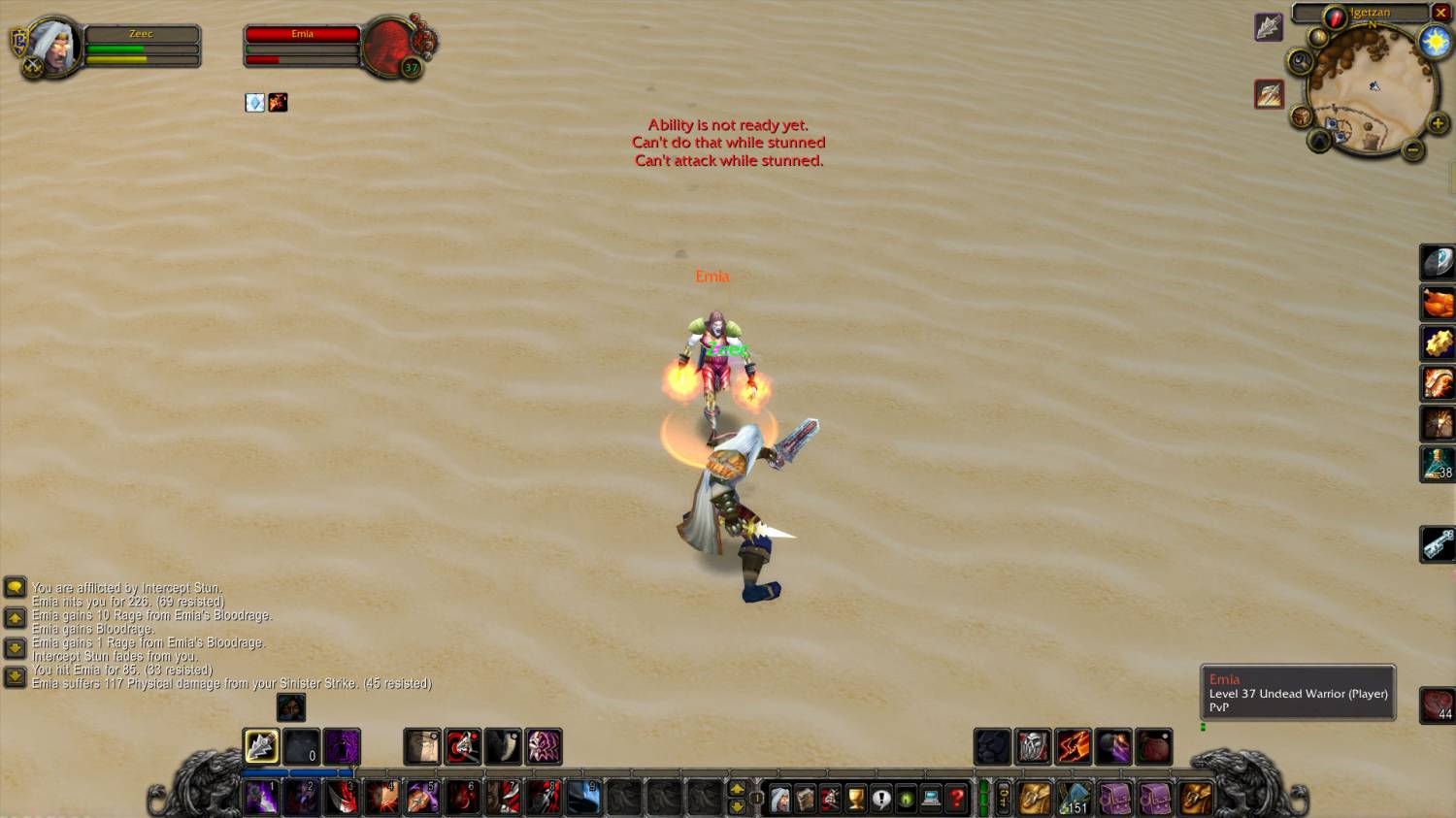Close the minimap with the X button
Screen dimensions: 1456x818
point(1441,13)
